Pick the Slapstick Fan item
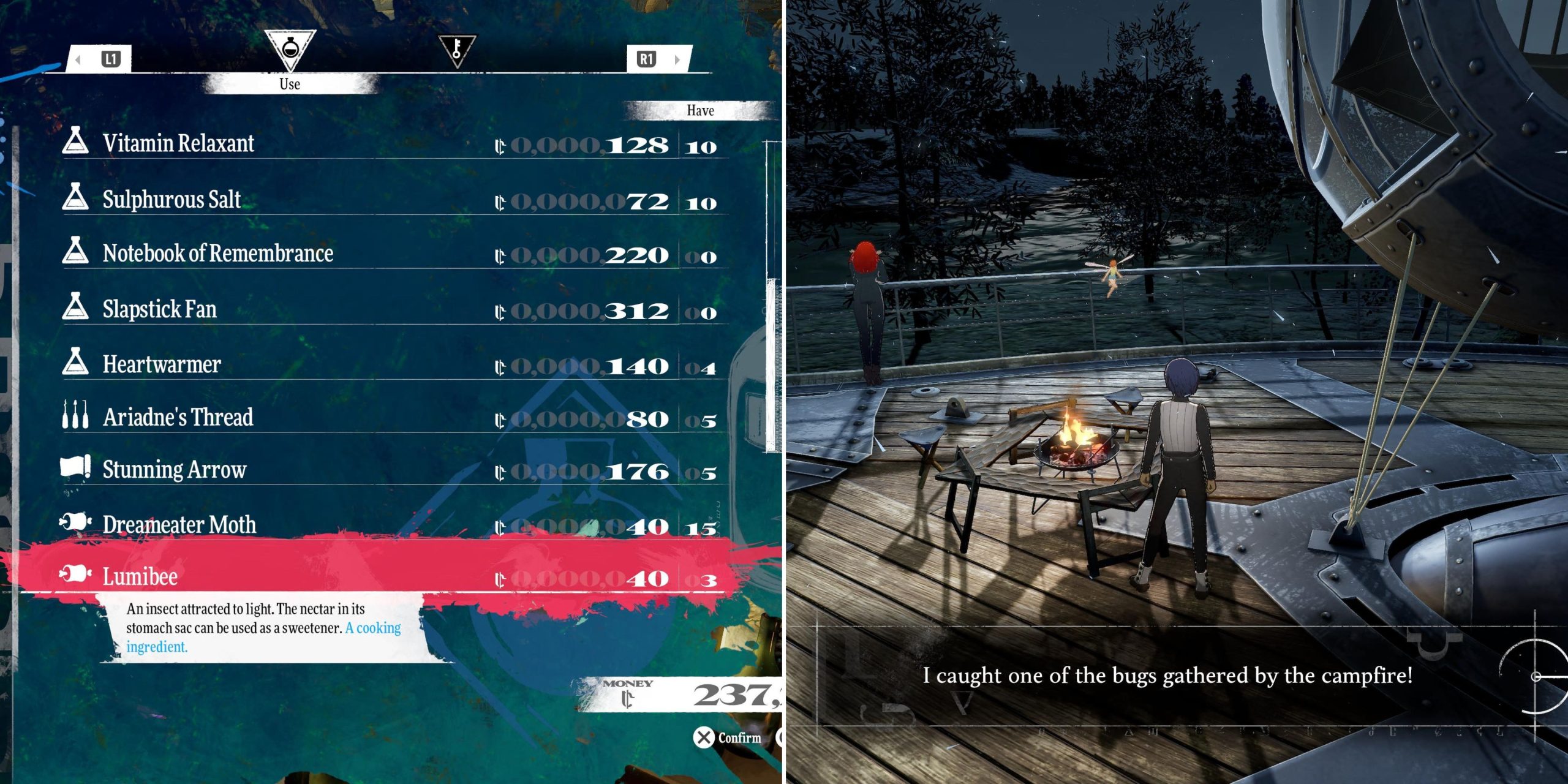 [159, 309]
